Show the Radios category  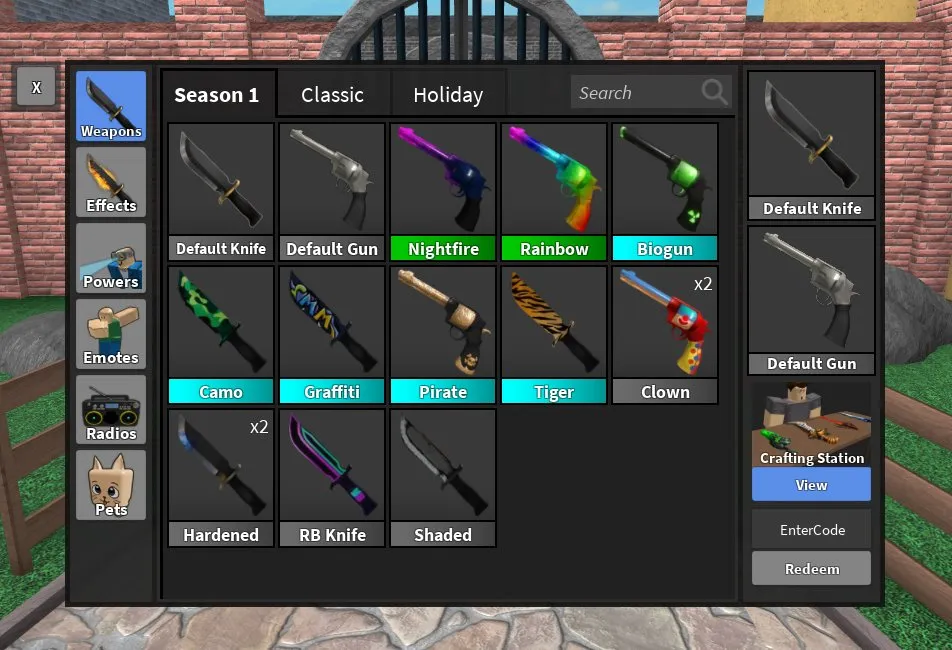pos(111,410)
